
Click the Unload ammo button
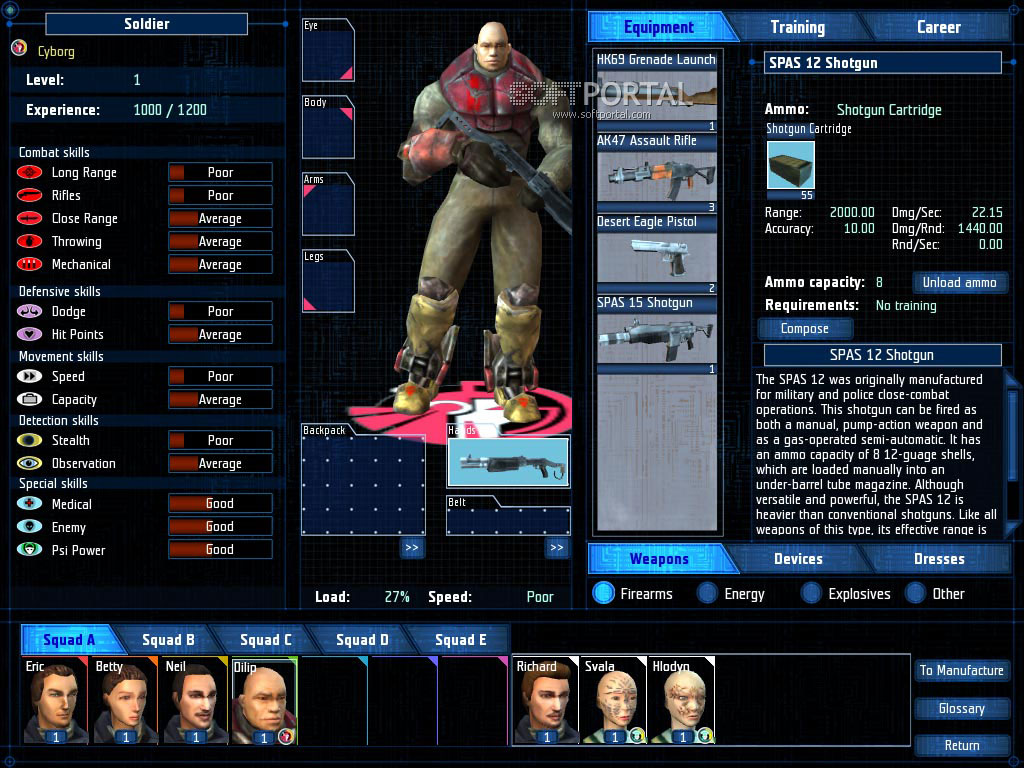959,282
